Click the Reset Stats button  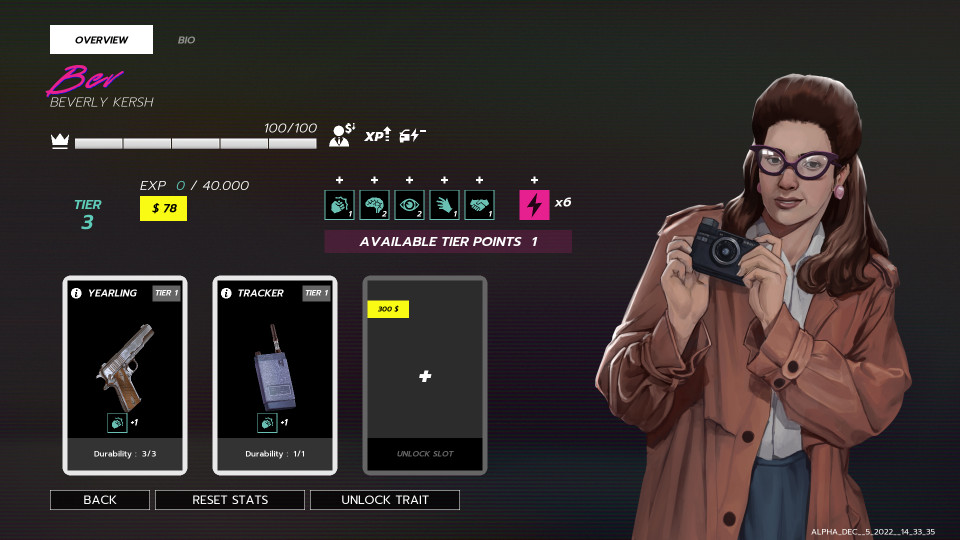230,499
